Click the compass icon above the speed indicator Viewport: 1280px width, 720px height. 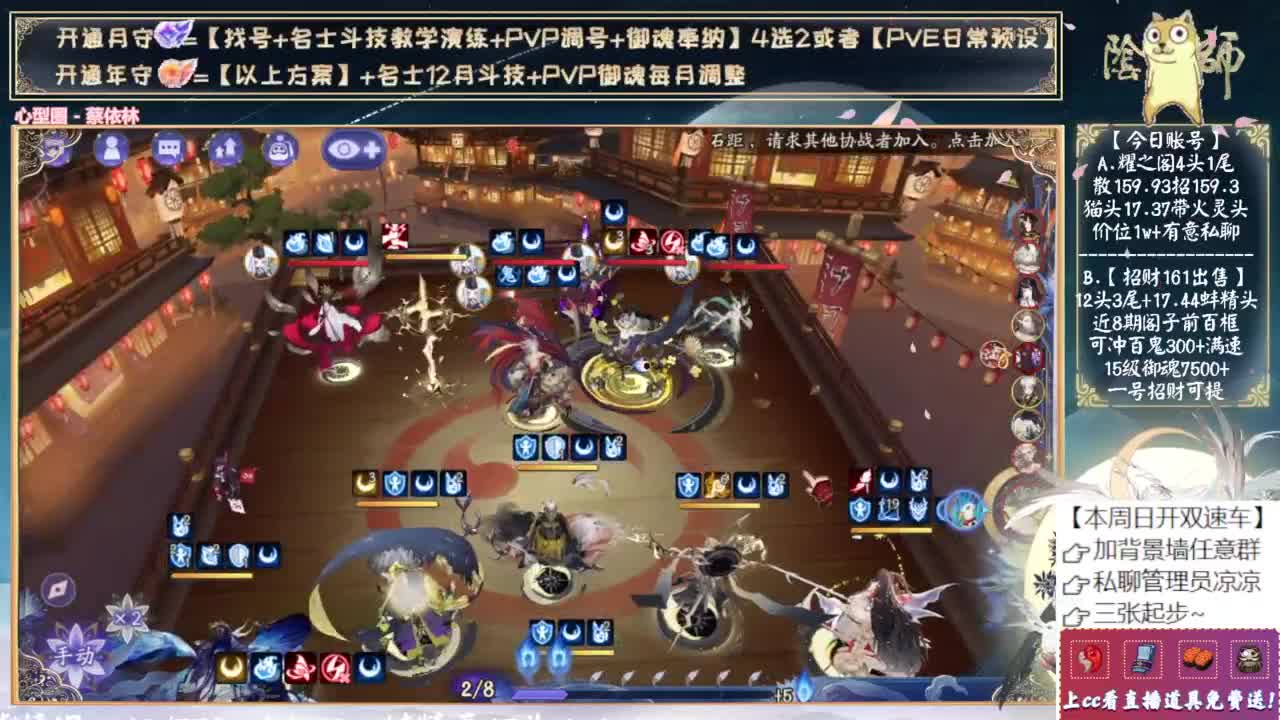(x=60, y=590)
